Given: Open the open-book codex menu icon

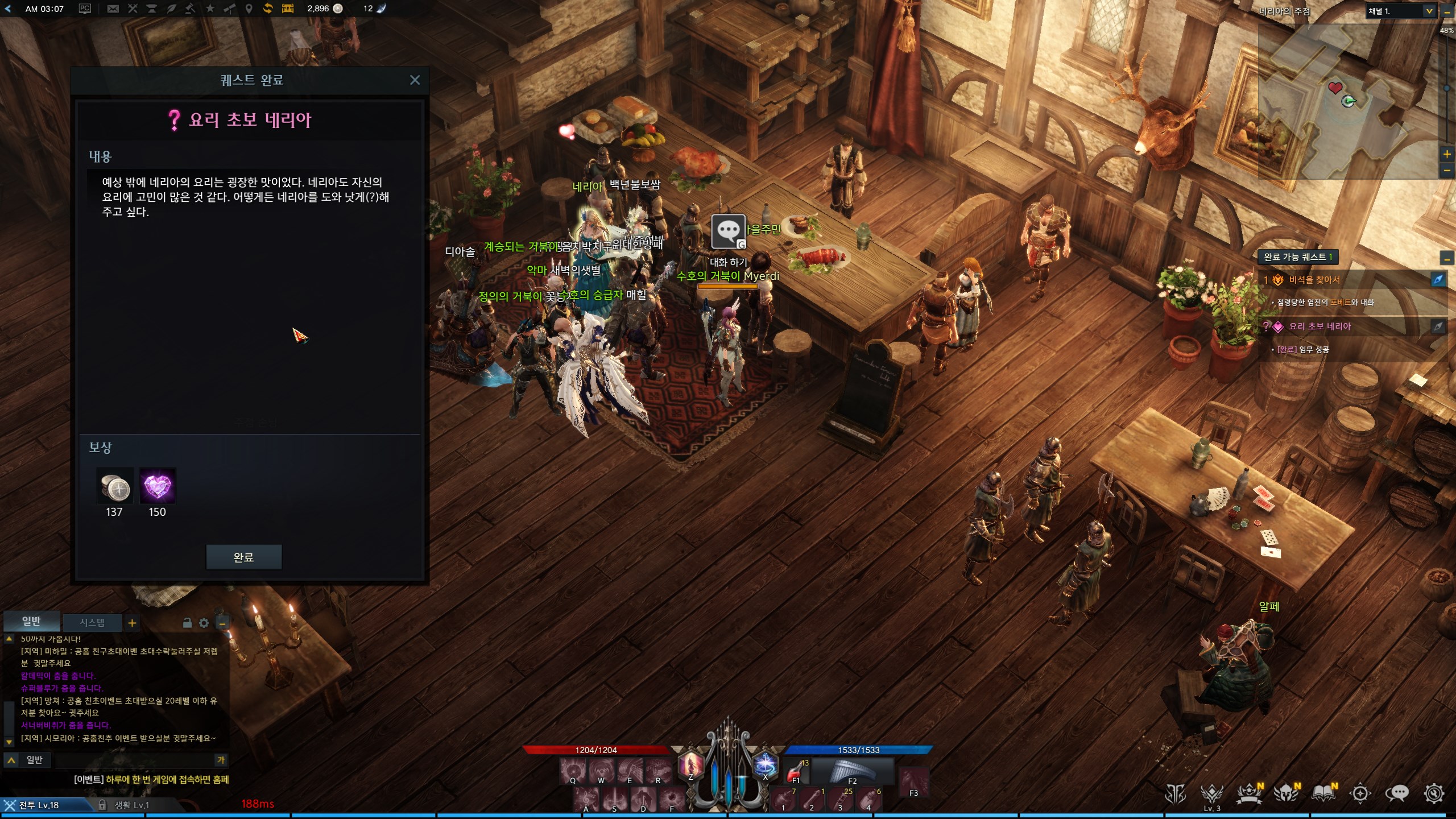Looking at the screenshot, I should (x=1323, y=793).
